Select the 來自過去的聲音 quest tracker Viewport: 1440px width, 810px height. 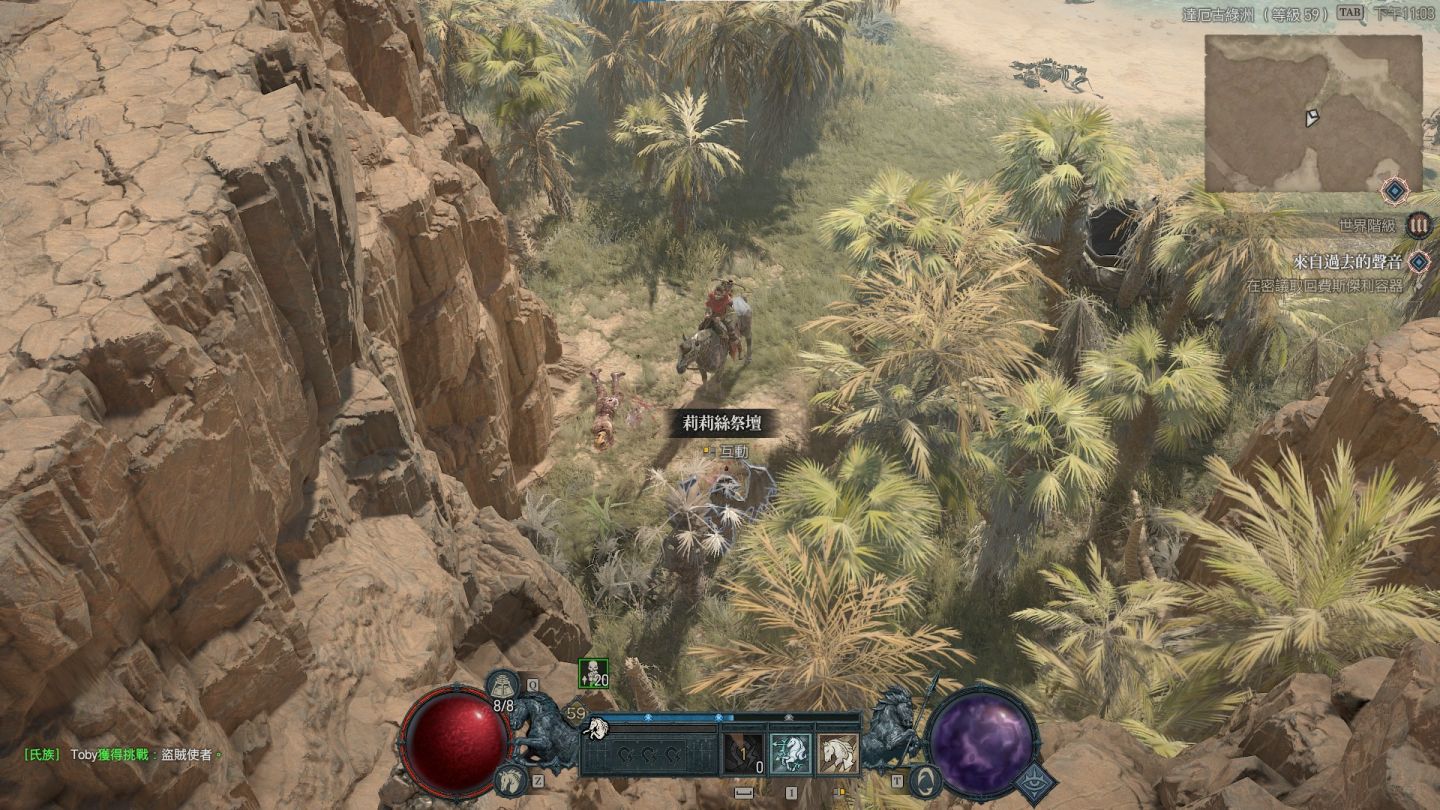pyautogui.click(x=1348, y=262)
